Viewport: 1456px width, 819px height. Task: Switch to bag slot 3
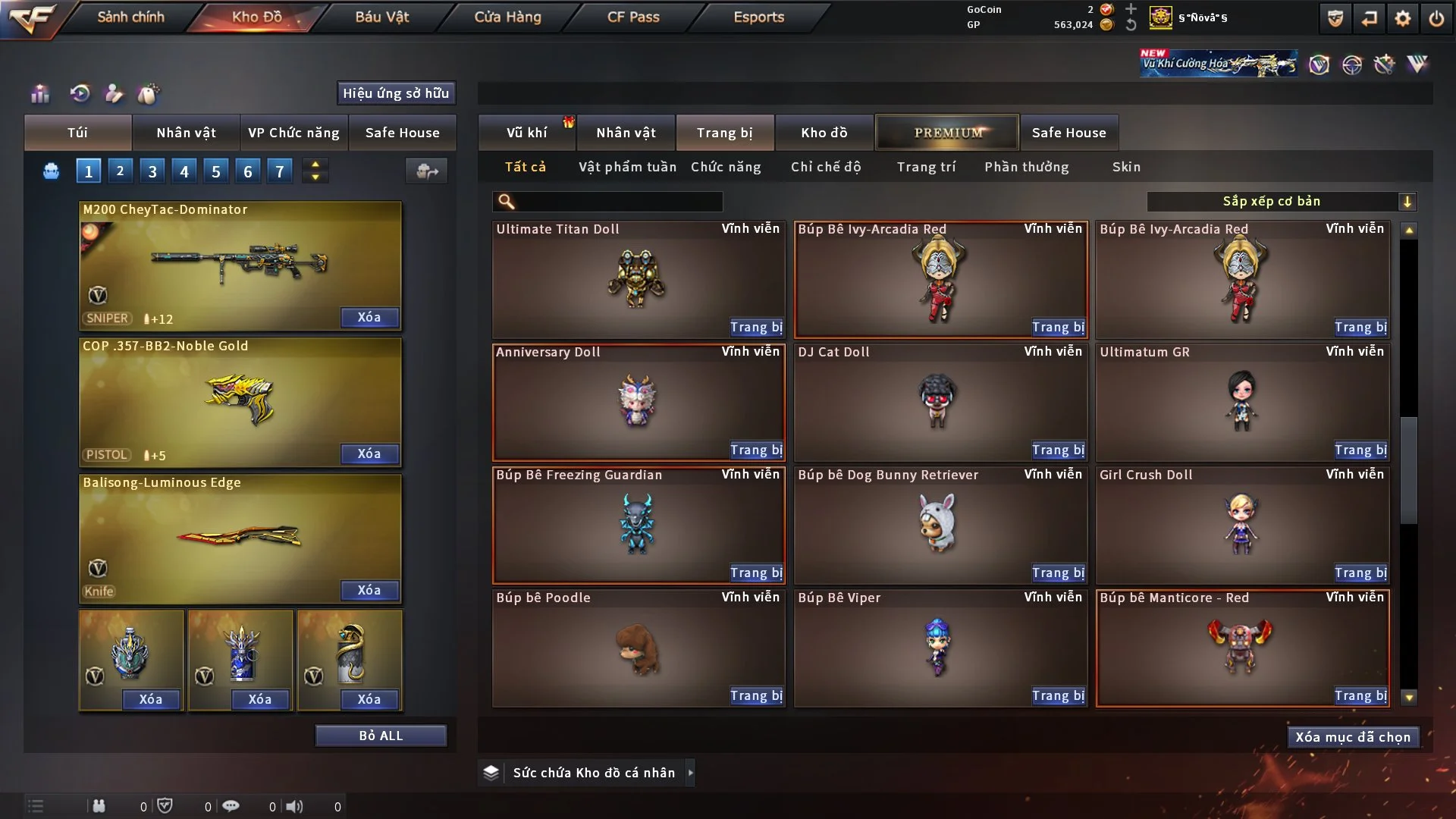point(152,171)
